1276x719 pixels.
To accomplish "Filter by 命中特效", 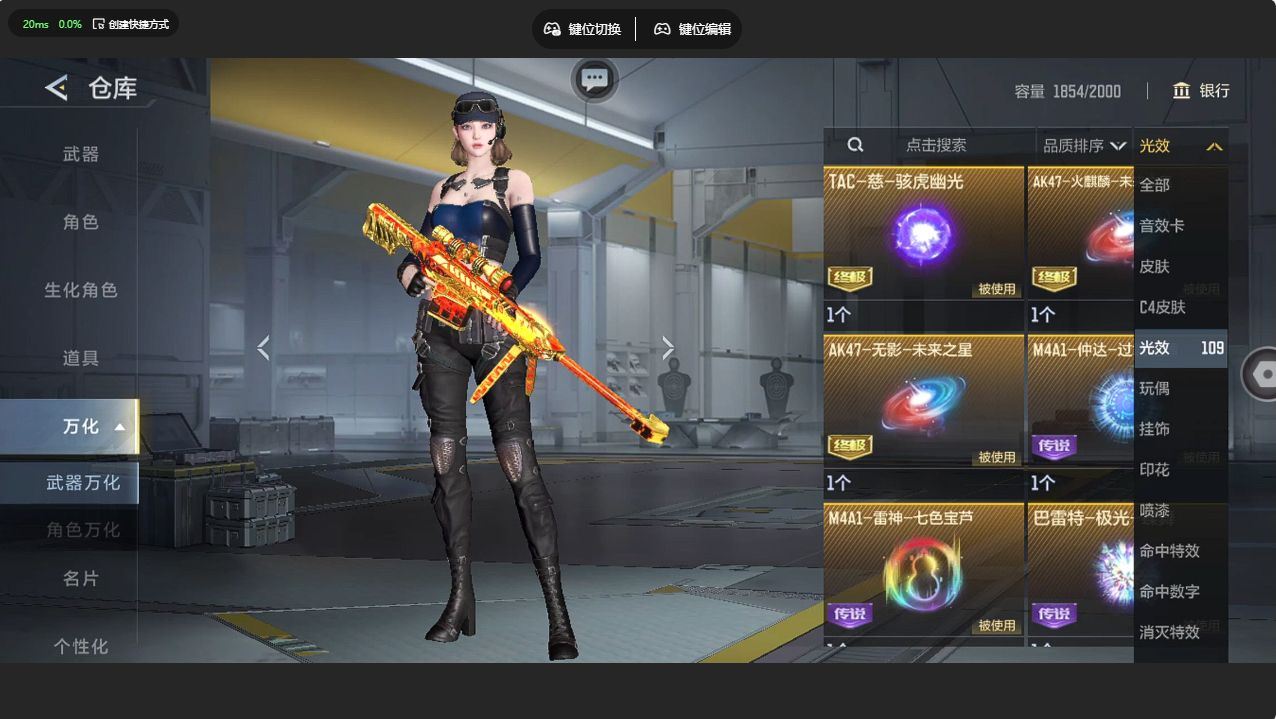I will point(1169,551).
